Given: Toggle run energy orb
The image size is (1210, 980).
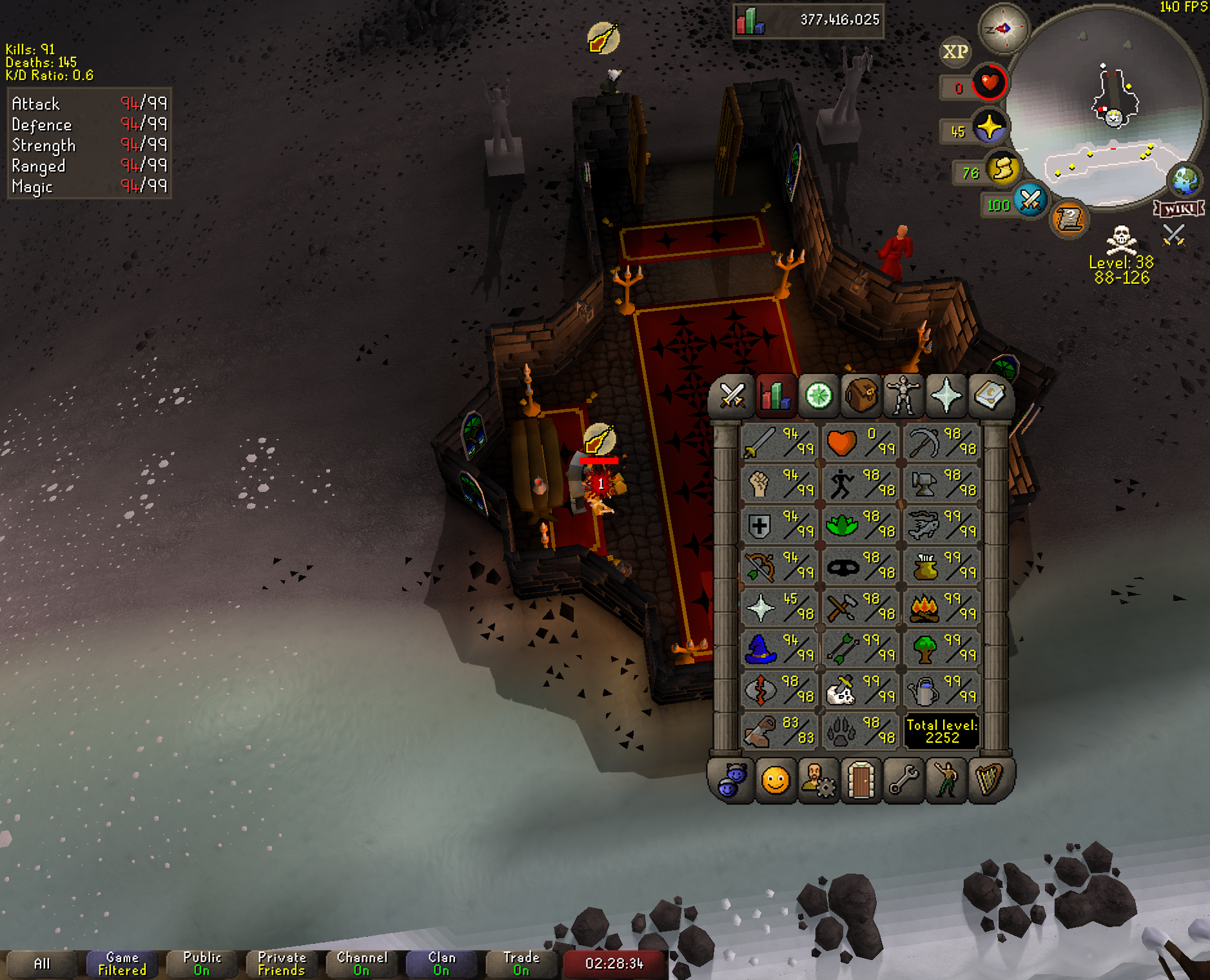Looking at the screenshot, I should click(x=1003, y=169).
